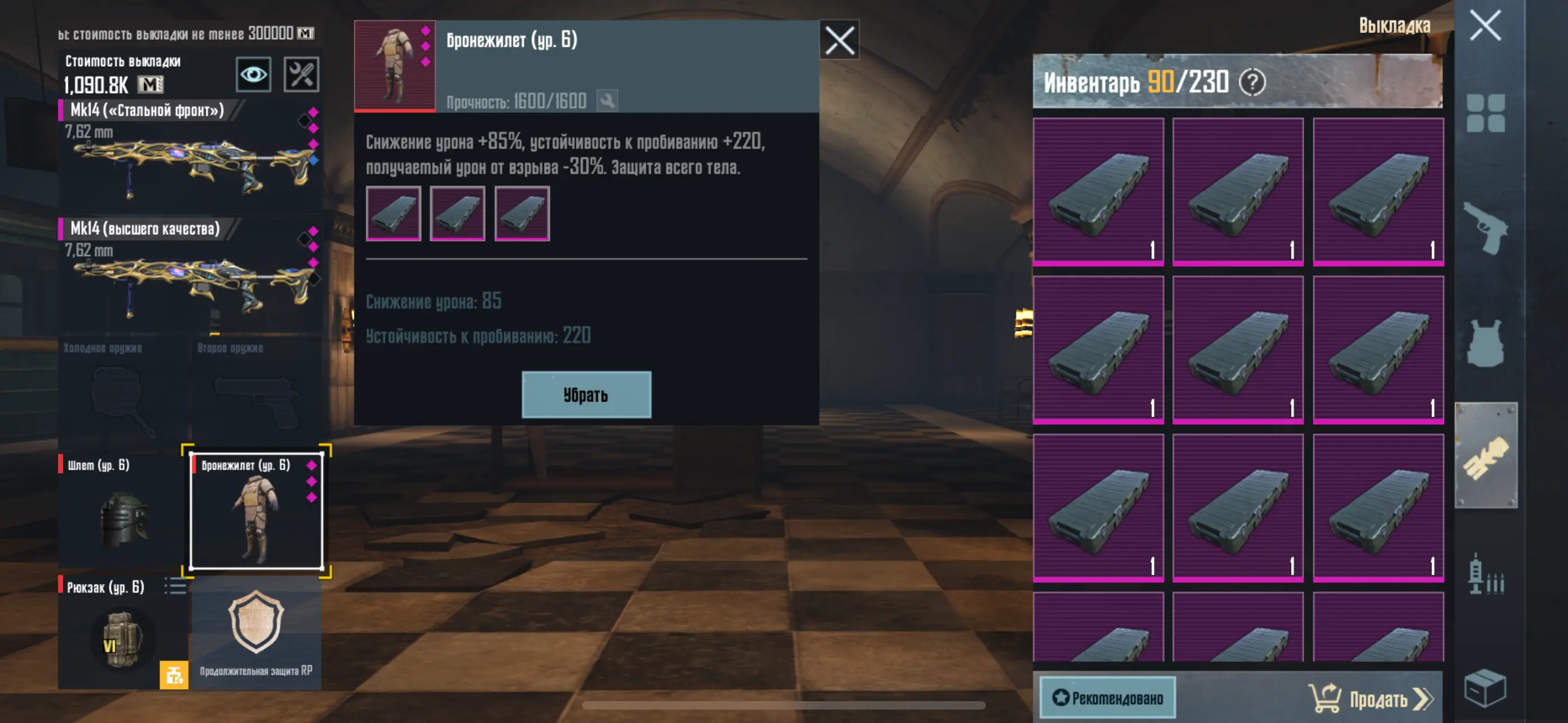Toggle the eye visibility icon
Viewport: 1568px width, 723px height.
pos(253,74)
